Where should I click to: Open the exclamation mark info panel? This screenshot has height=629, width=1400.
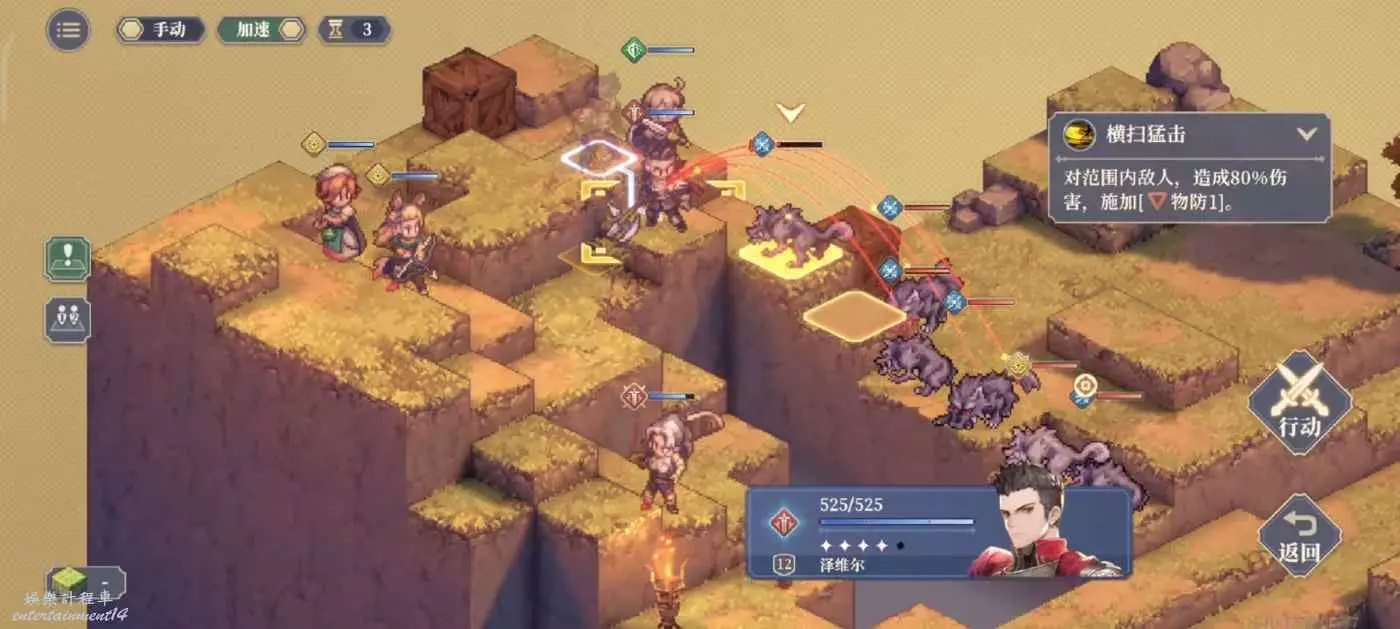pos(68,259)
